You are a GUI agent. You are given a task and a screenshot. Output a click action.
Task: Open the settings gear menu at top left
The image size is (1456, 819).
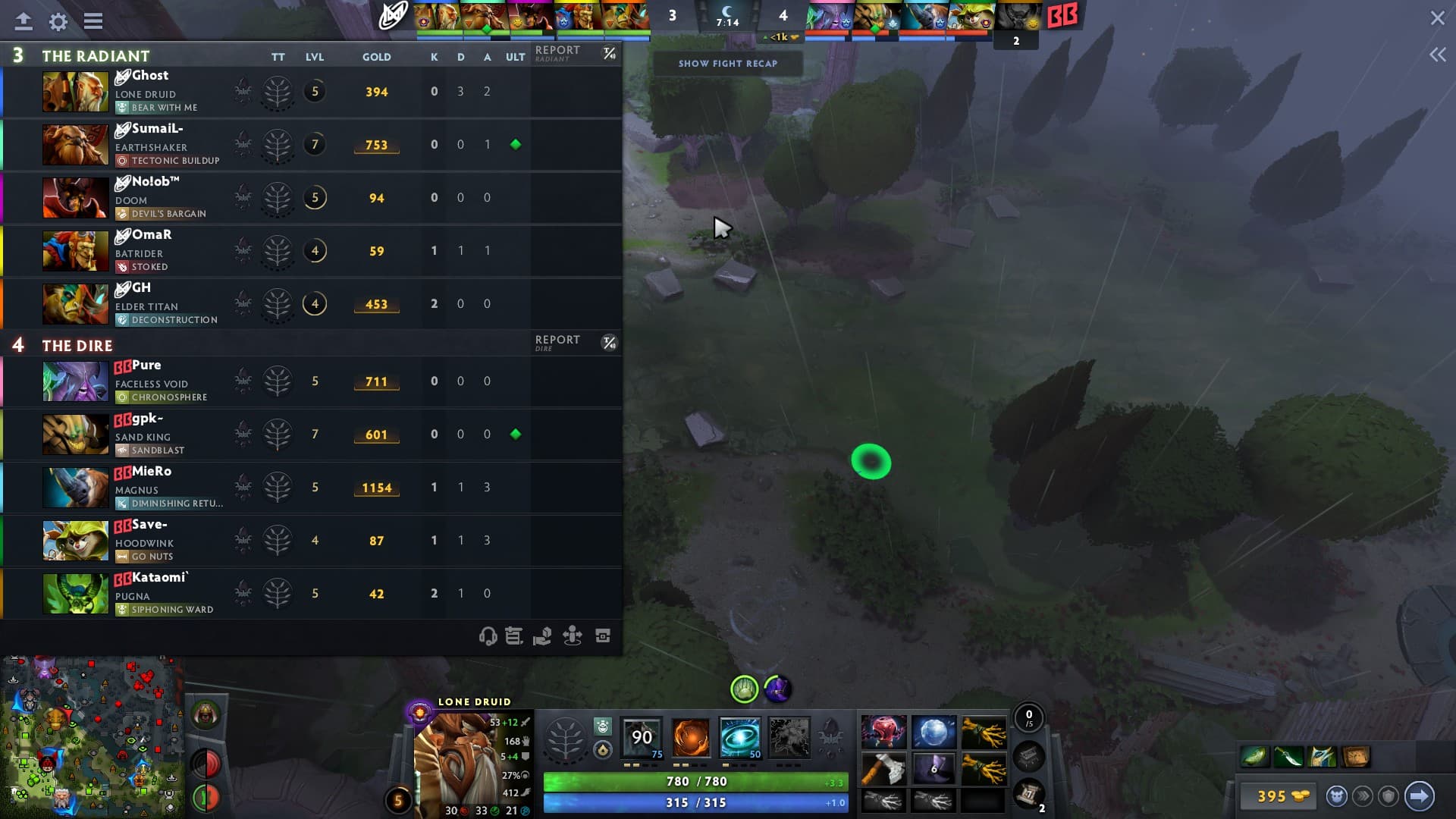(x=57, y=22)
